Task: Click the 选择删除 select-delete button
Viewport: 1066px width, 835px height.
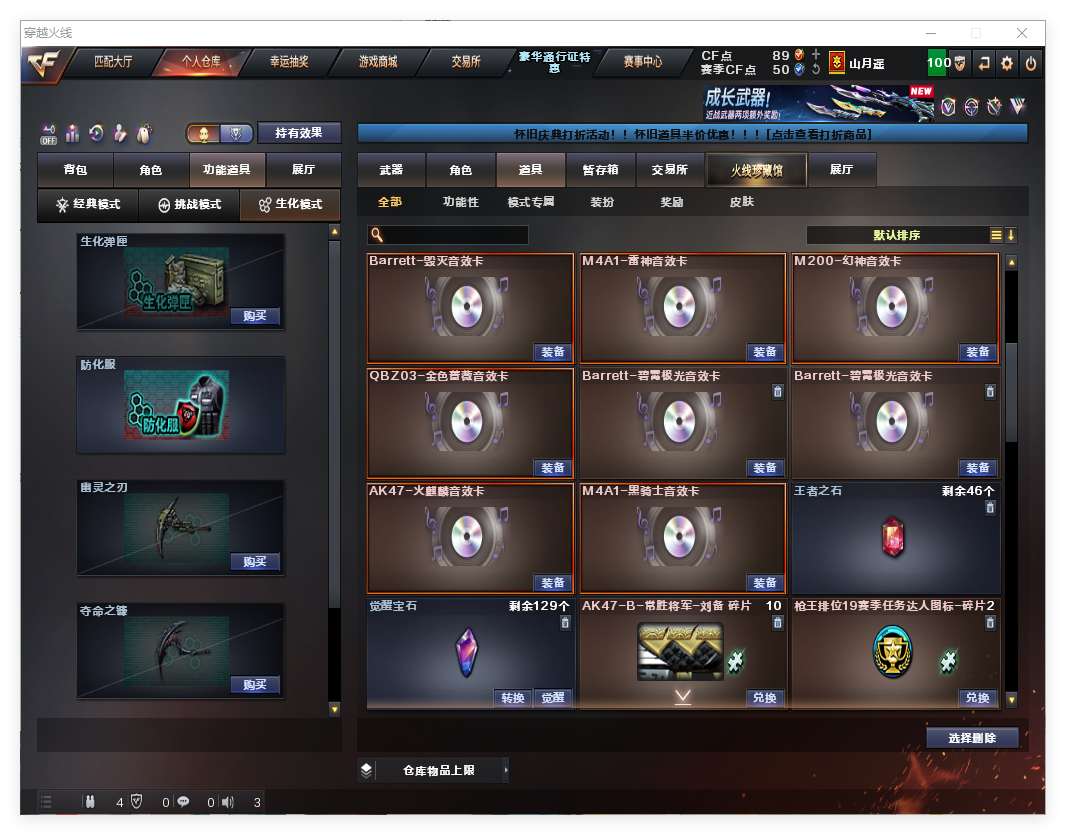Action: [x=971, y=738]
